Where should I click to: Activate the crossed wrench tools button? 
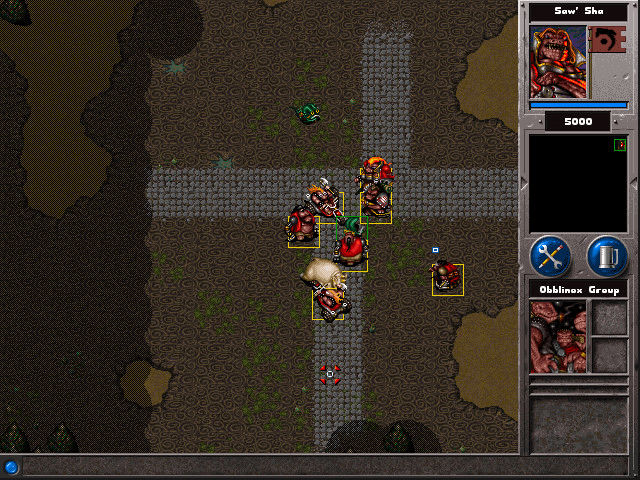(x=550, y=257)
